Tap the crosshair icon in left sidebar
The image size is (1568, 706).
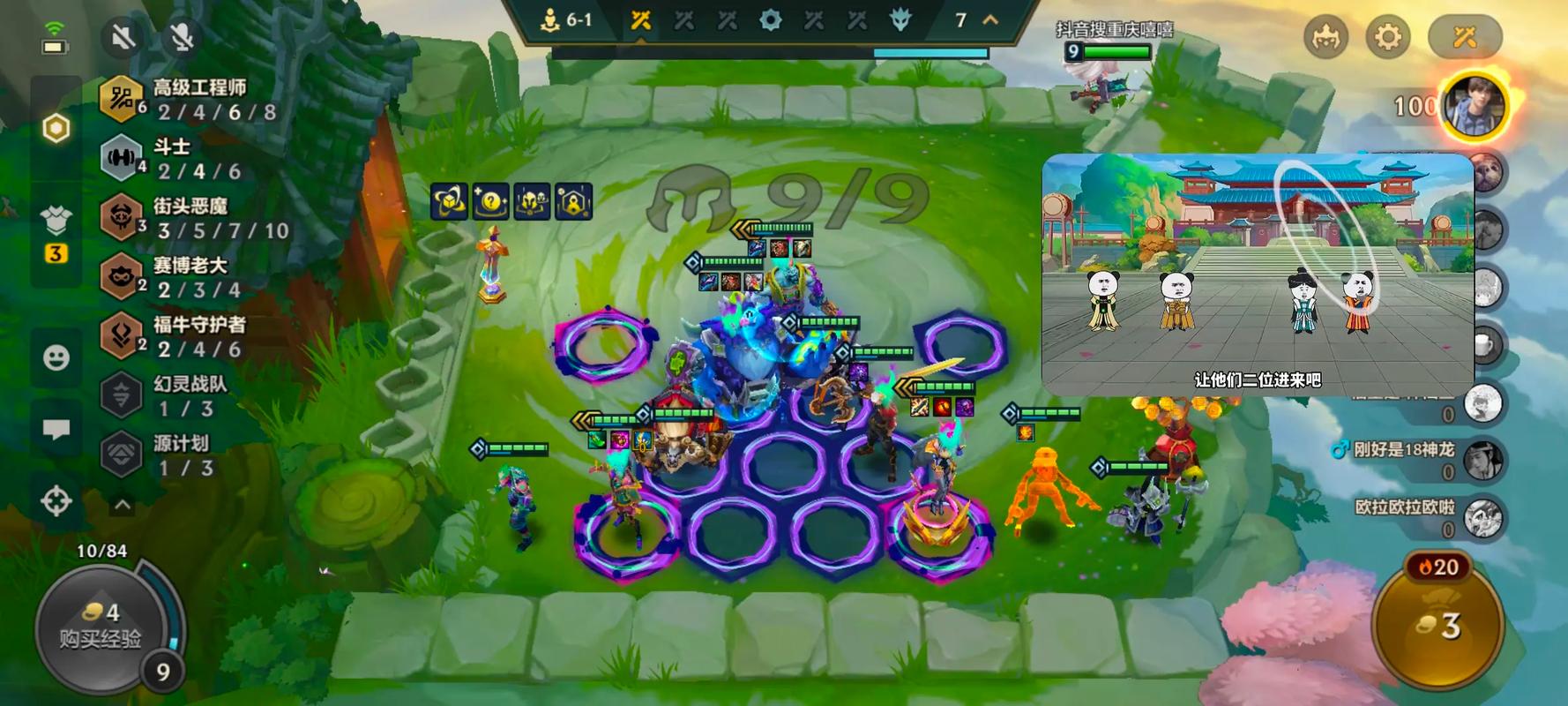coord(56,501)
